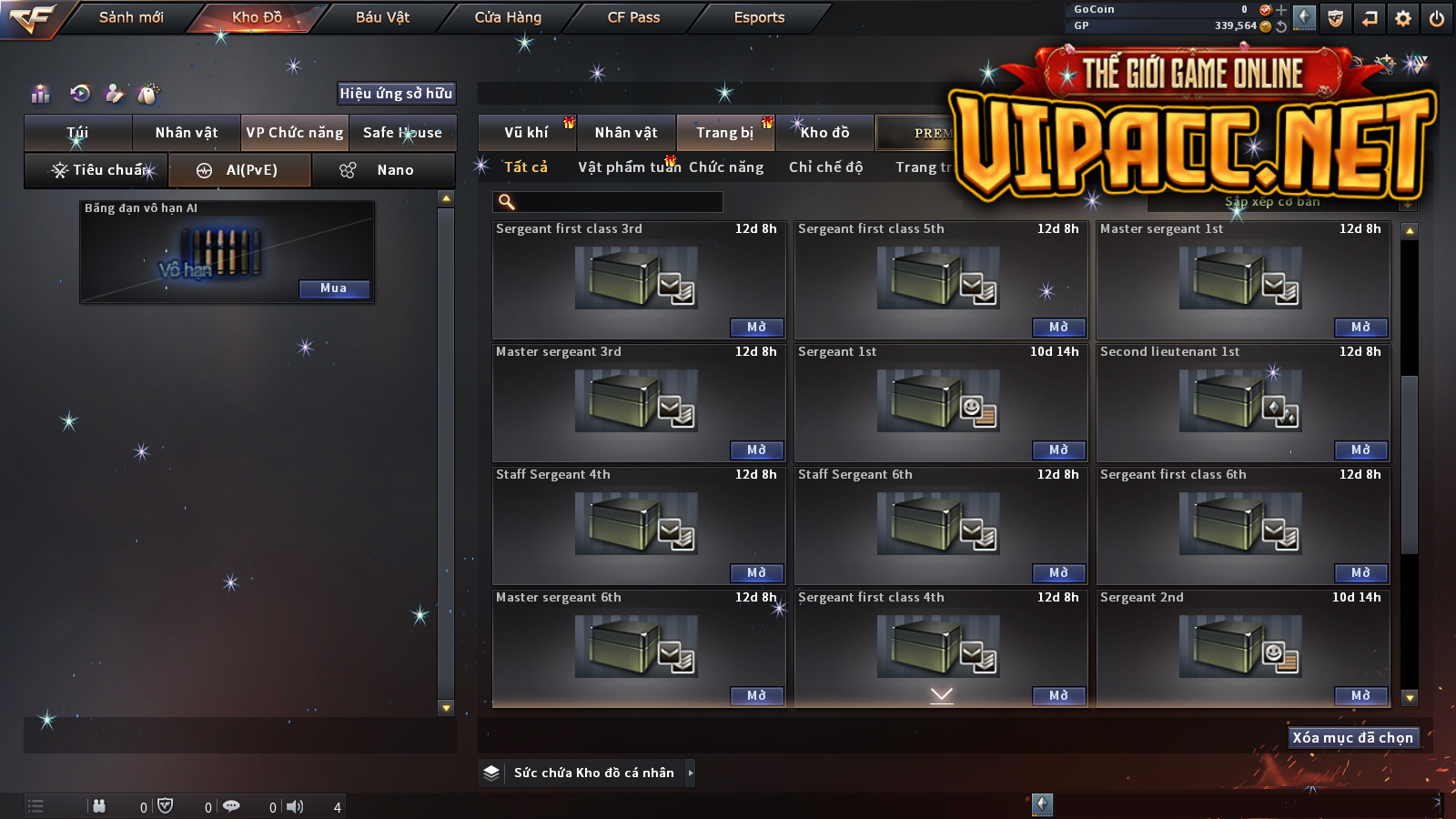Select the Kho đồ storage tab
Viewport: 1456px width, 819px height.
click(824, 133)
